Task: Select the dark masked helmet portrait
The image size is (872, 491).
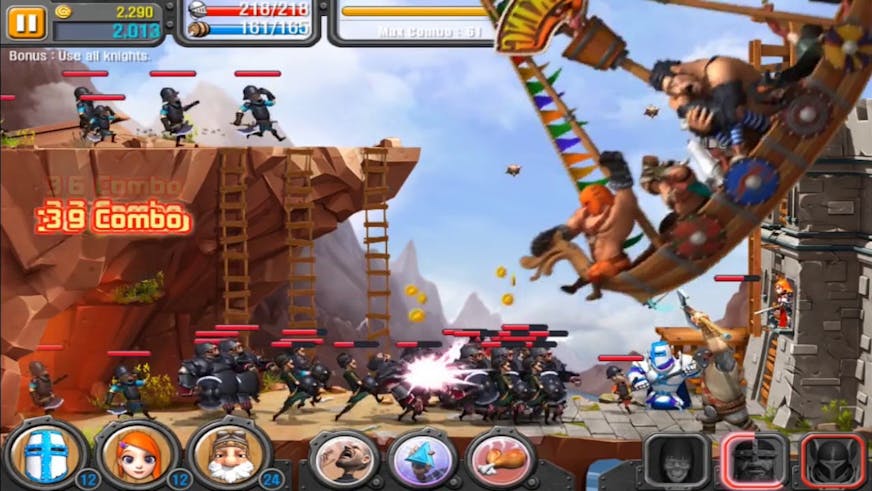Action: coord(832,460)
